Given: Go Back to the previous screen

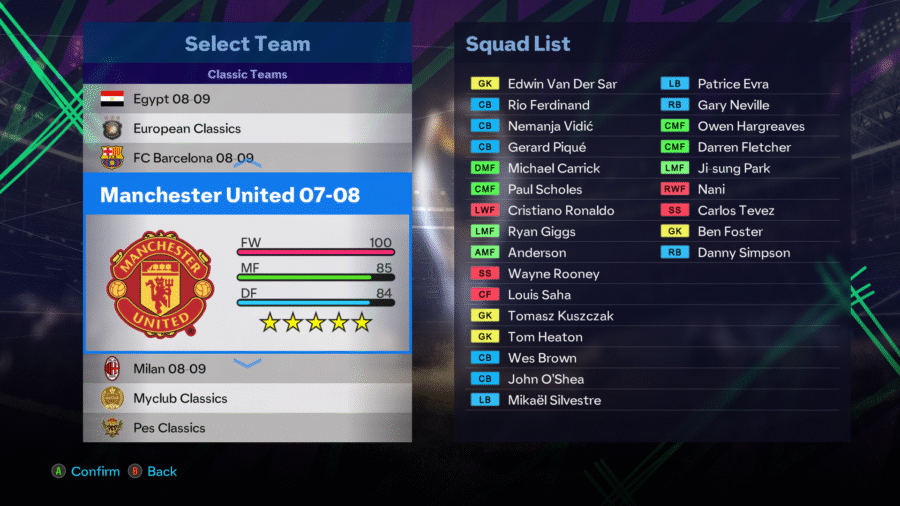Looking at the screenshot, I should (x=153, y=471).
